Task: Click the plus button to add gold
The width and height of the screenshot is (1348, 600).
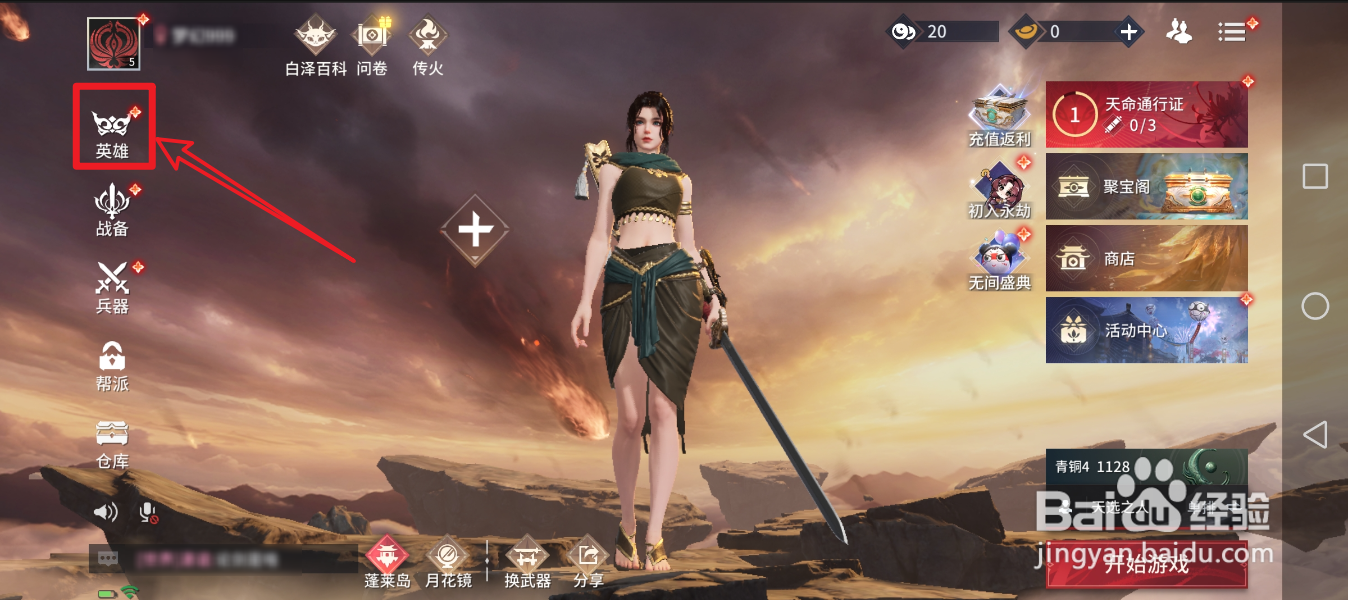Action: click(1129, 32)
